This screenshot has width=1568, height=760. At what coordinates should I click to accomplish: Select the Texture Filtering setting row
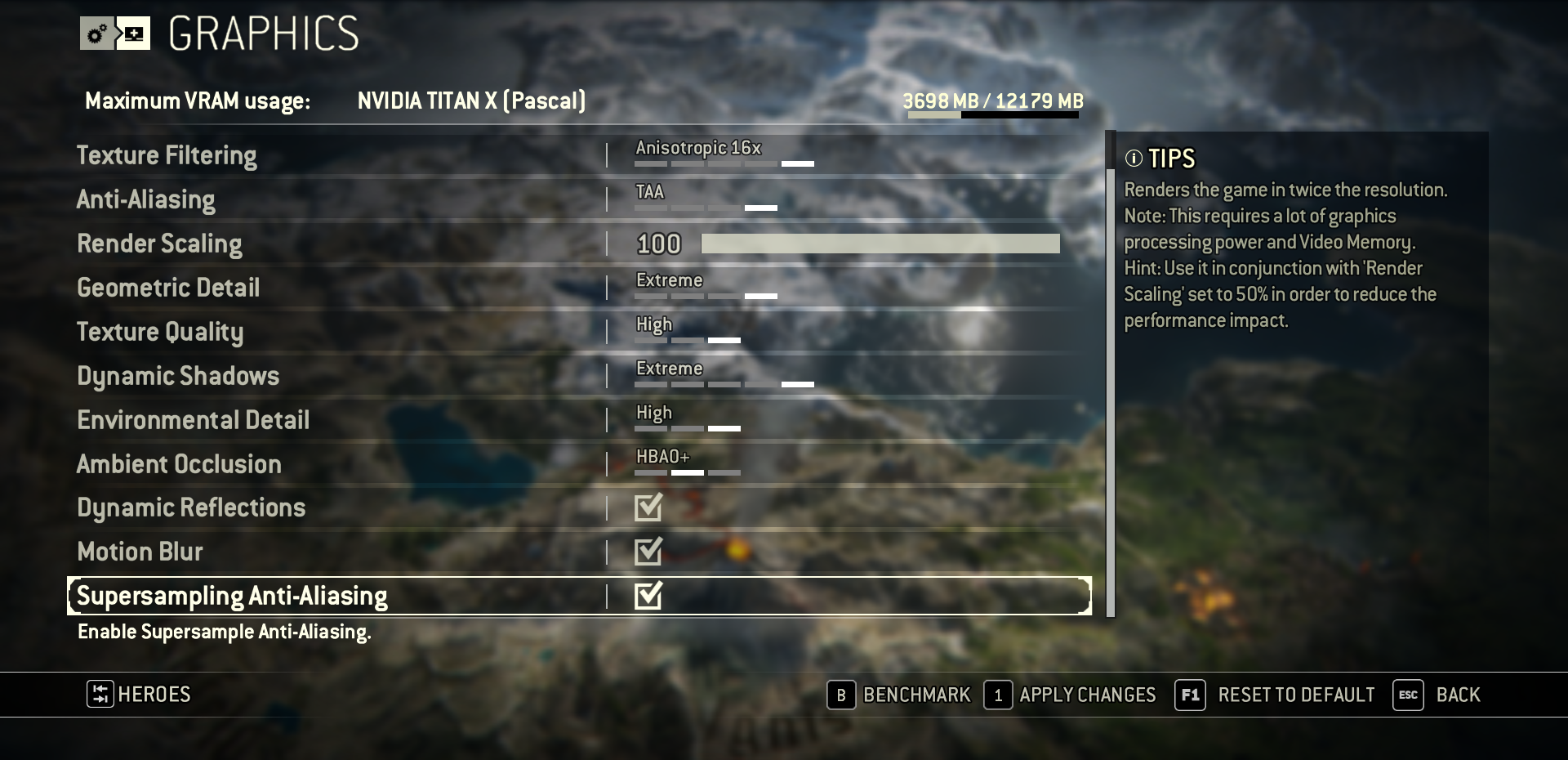pos(167,155)
